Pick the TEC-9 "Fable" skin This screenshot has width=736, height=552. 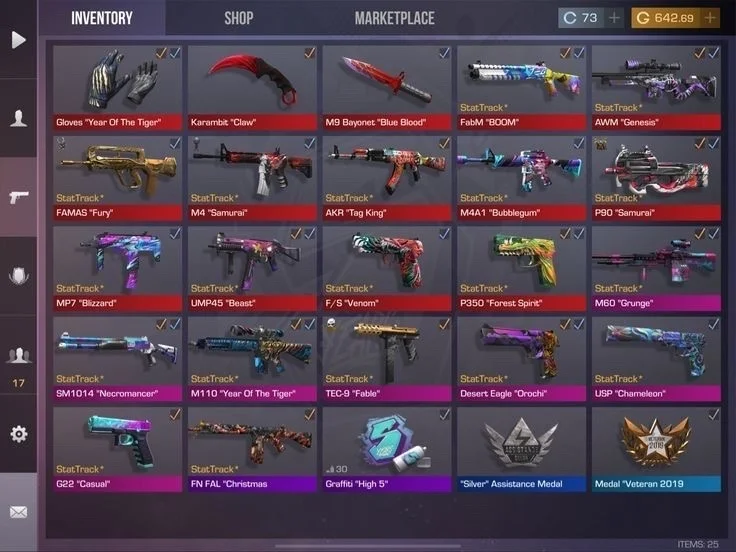[x=387, y=356]
